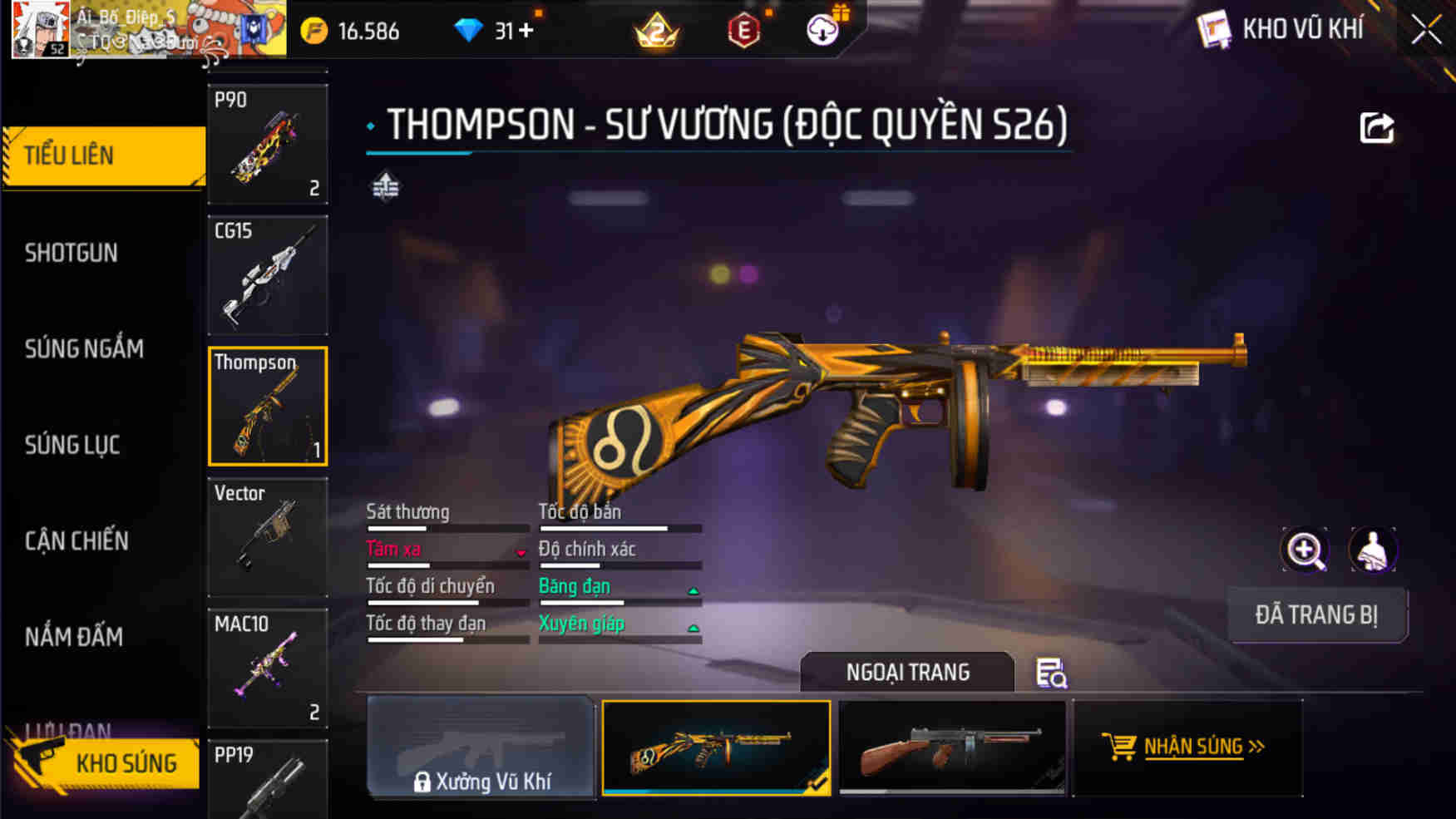
Task: Expand the Tầm xa stat dropdown
Action: click(x=521, y=551)
